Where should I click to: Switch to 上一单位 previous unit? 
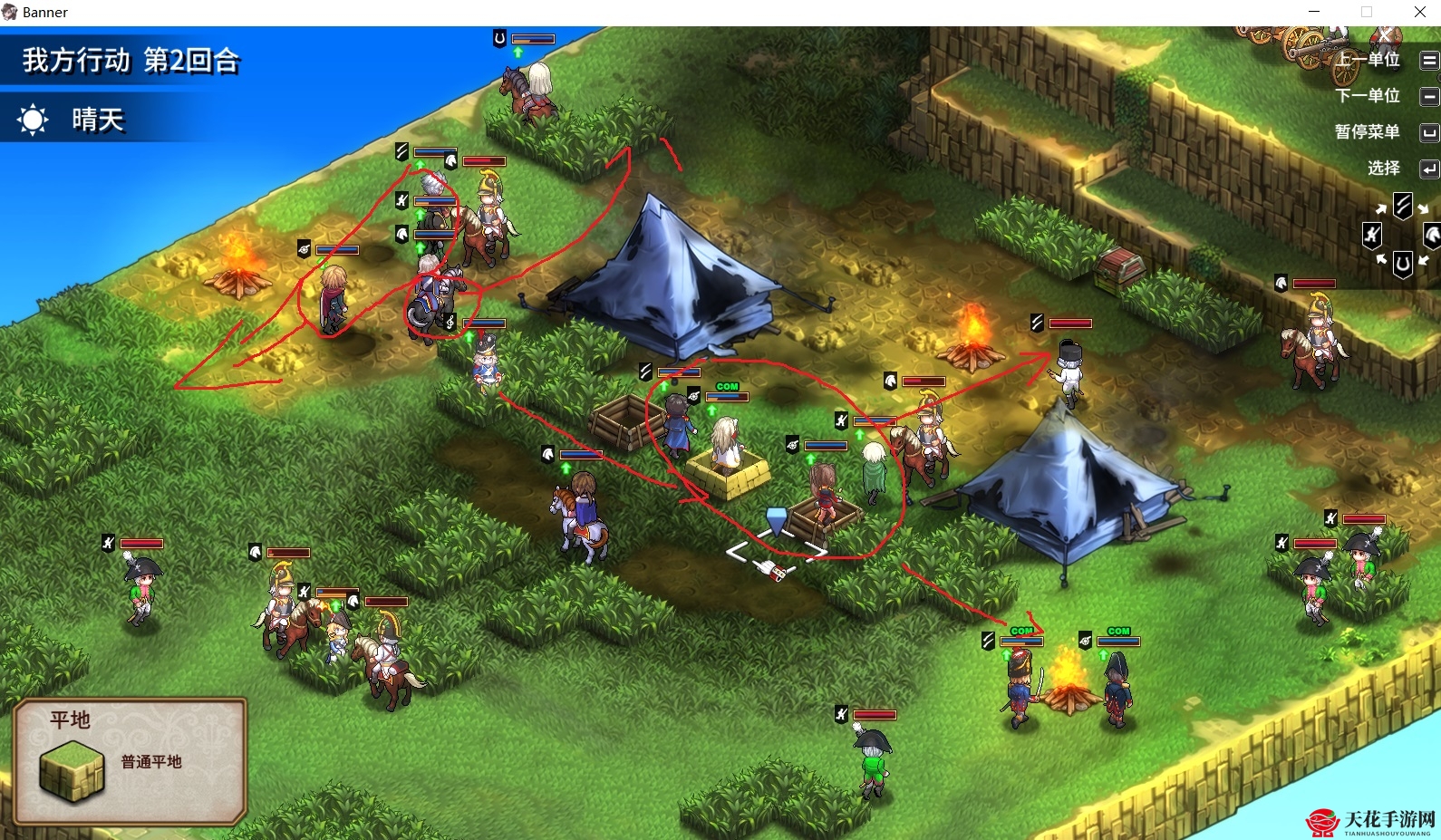point(1369,60)
